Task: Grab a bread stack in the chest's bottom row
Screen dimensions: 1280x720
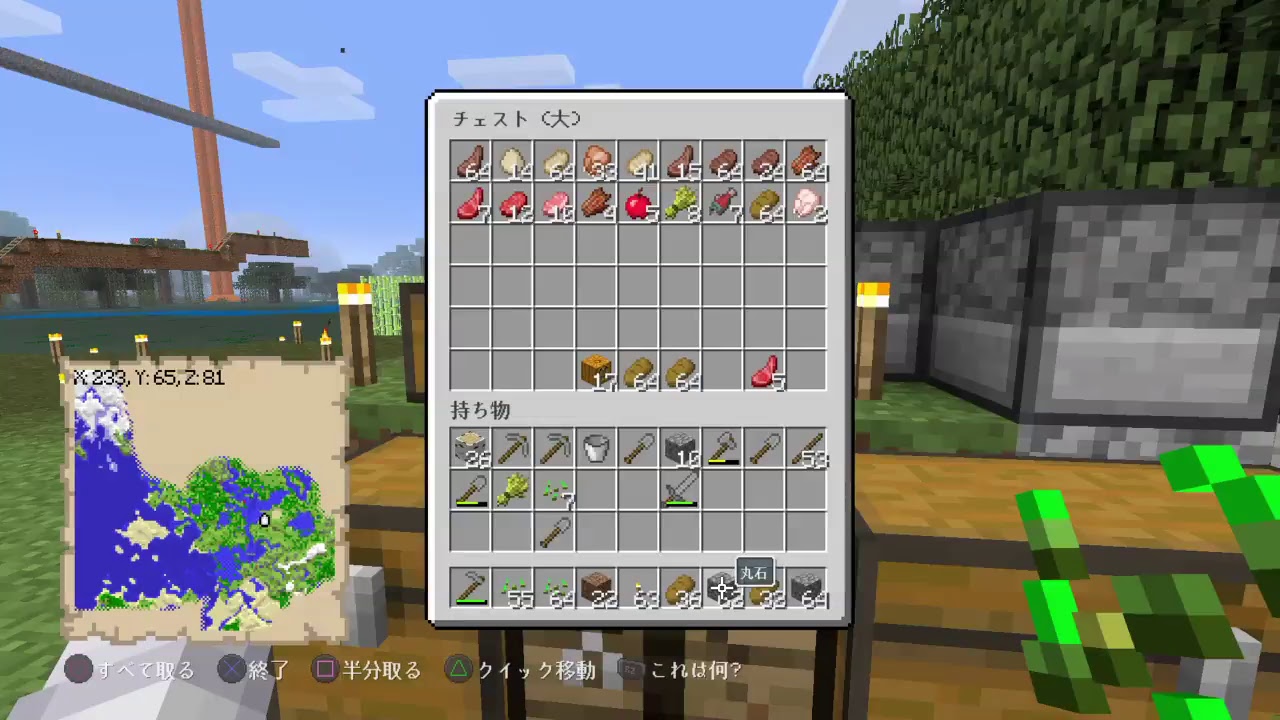Action: (x=640, y=375)
